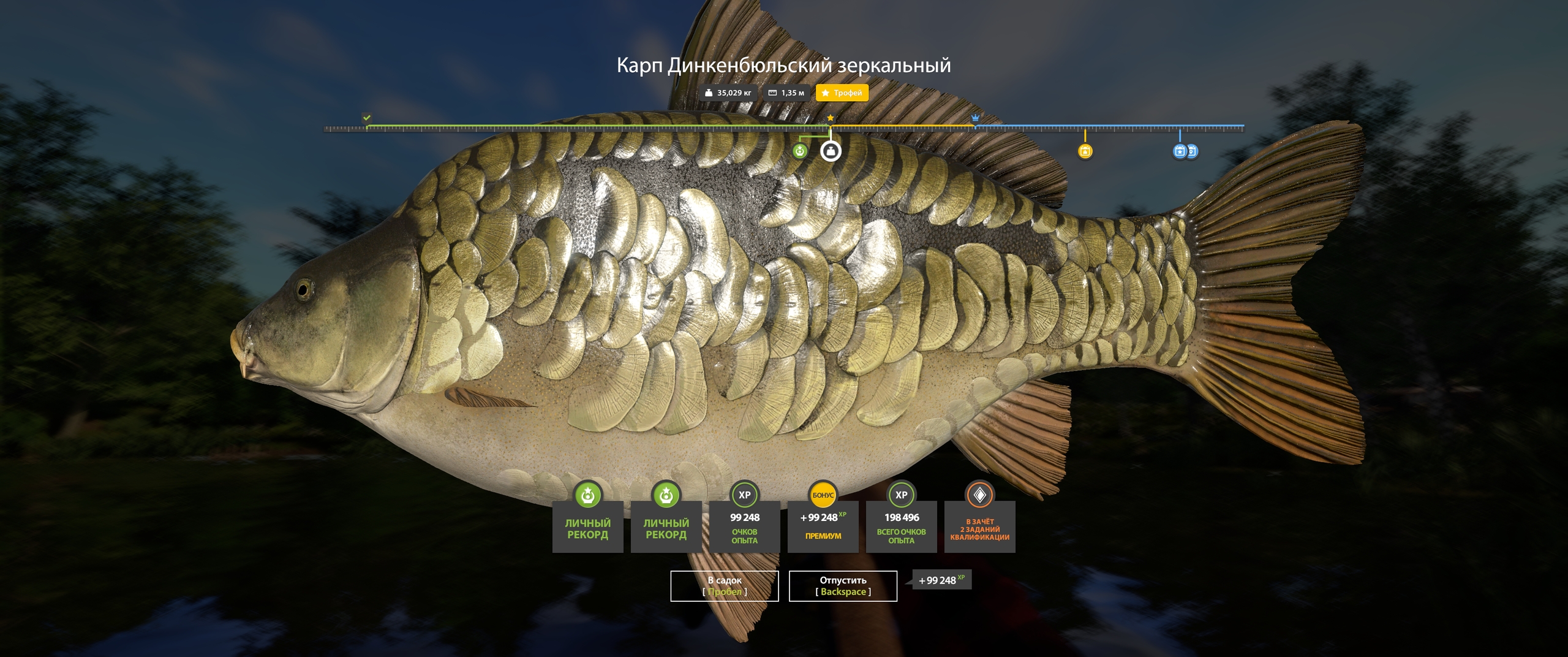Select the yellow marker icon on the weight scale
The width and height of the screenshot is (1568, 657).
click(1085, 151)
